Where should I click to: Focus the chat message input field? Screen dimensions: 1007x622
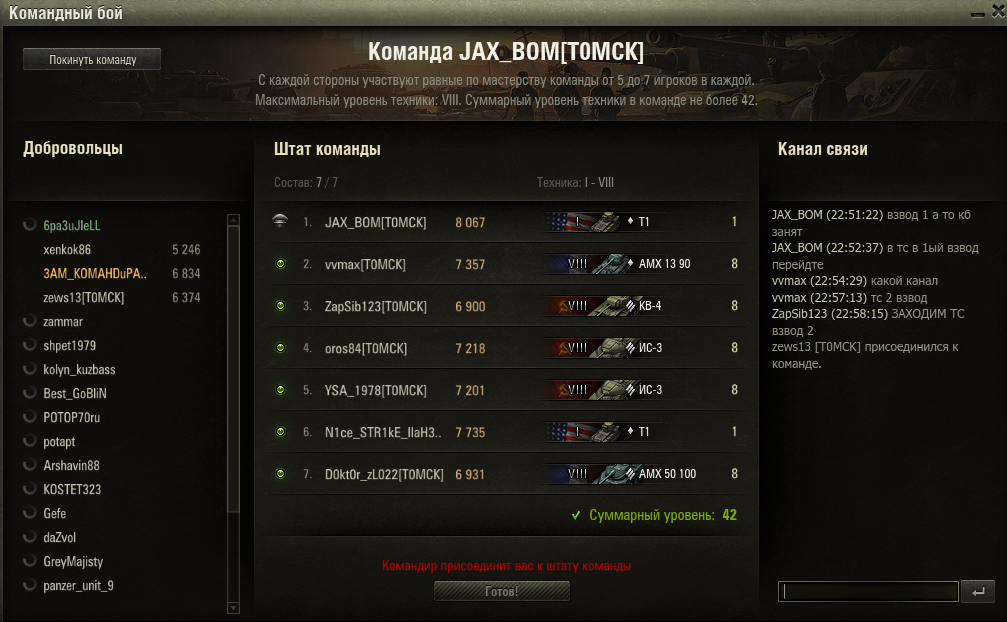coord(867,591)
